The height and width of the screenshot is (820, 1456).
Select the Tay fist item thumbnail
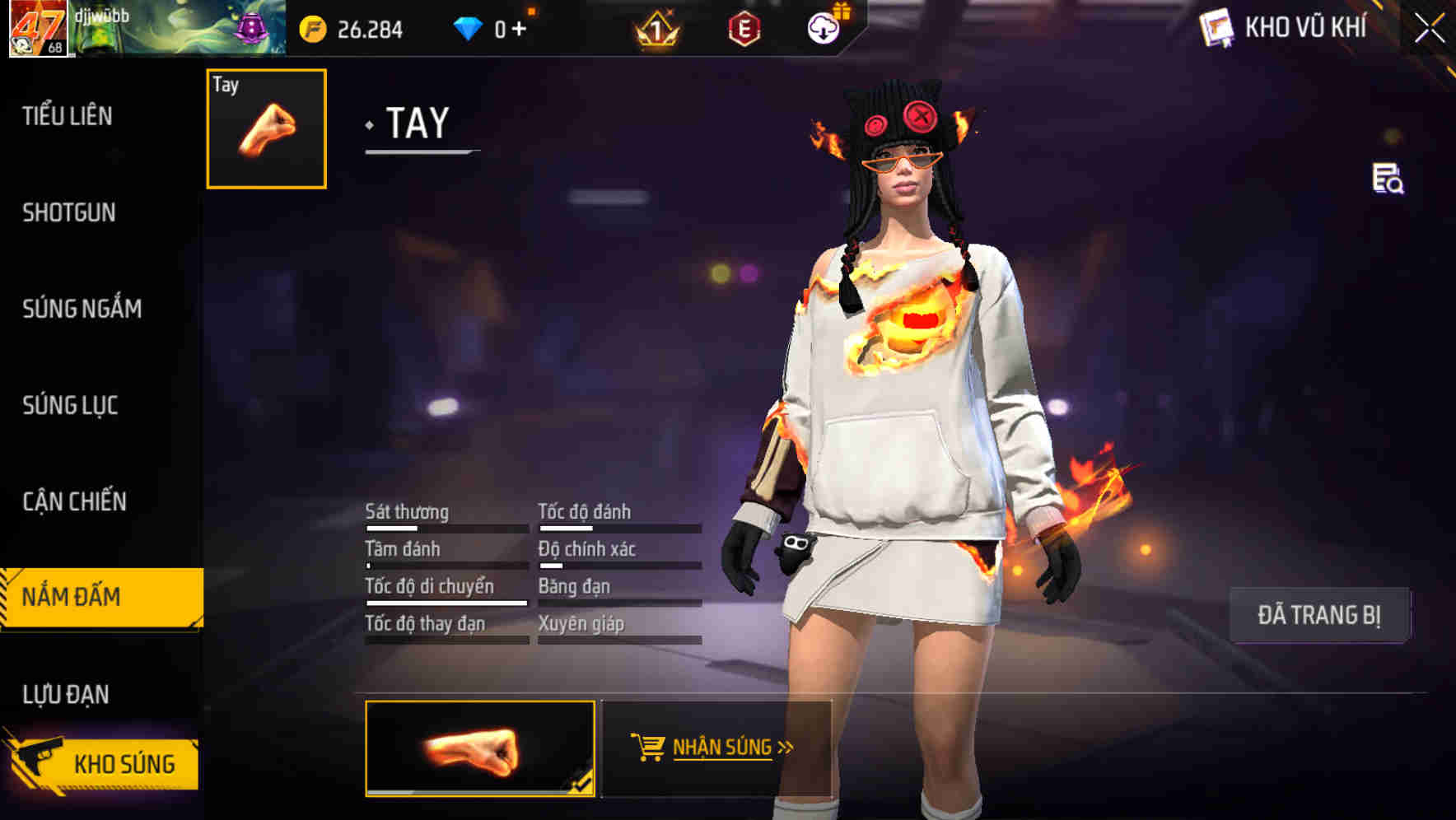coord(265,129)
